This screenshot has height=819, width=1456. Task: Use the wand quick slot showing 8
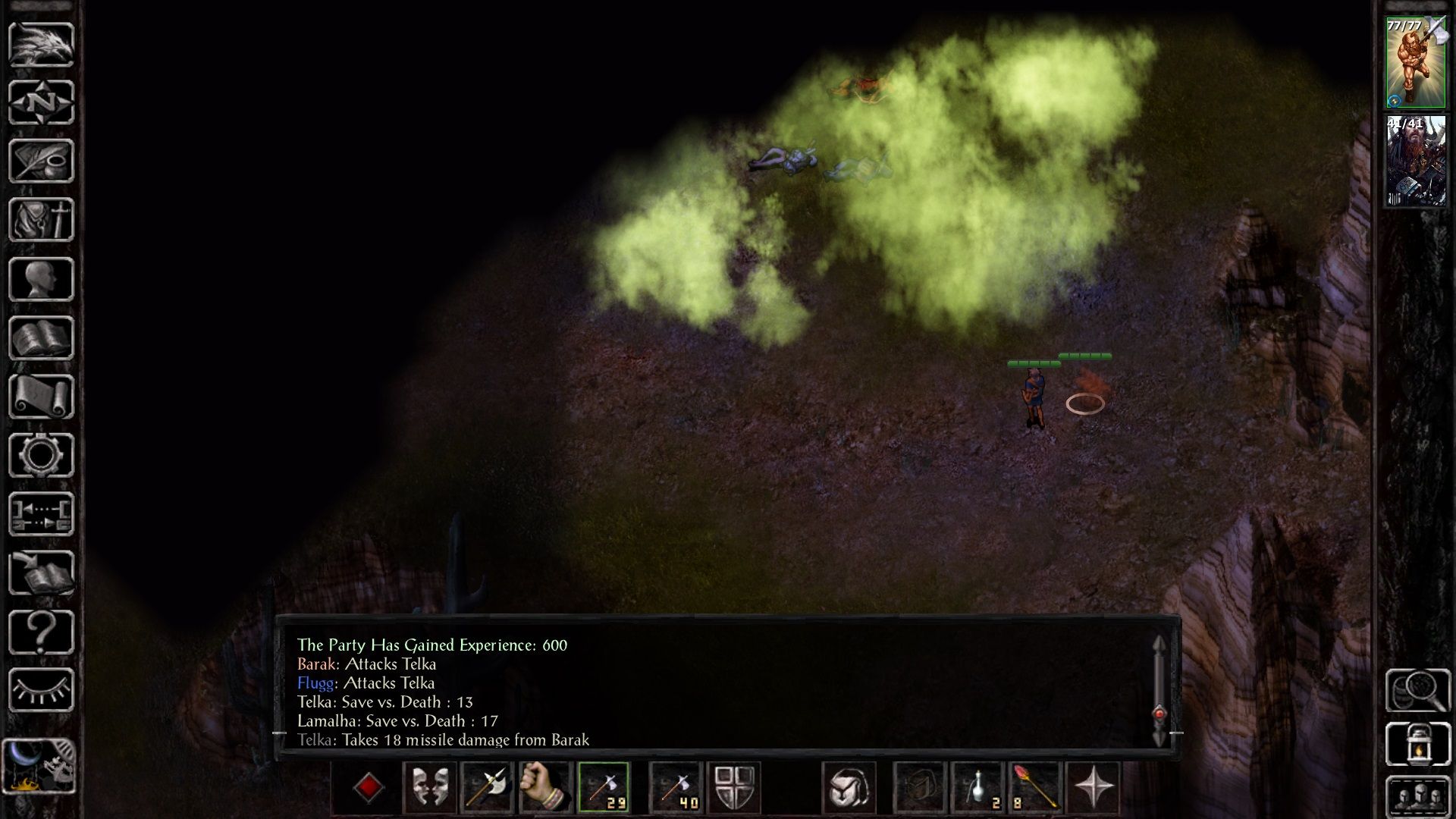click(x=1034, y=787)
